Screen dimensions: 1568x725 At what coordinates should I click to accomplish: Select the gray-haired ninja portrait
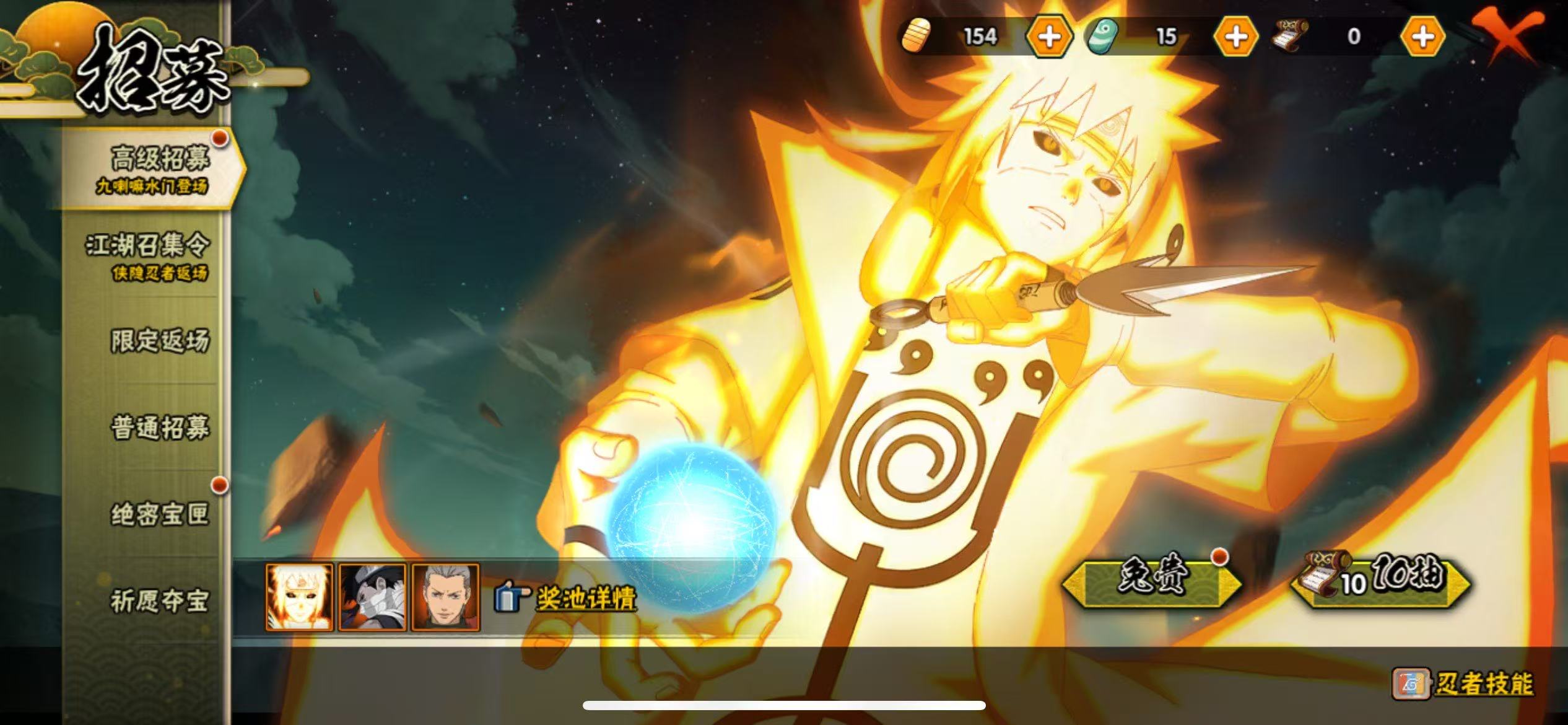tap(445, 597)
